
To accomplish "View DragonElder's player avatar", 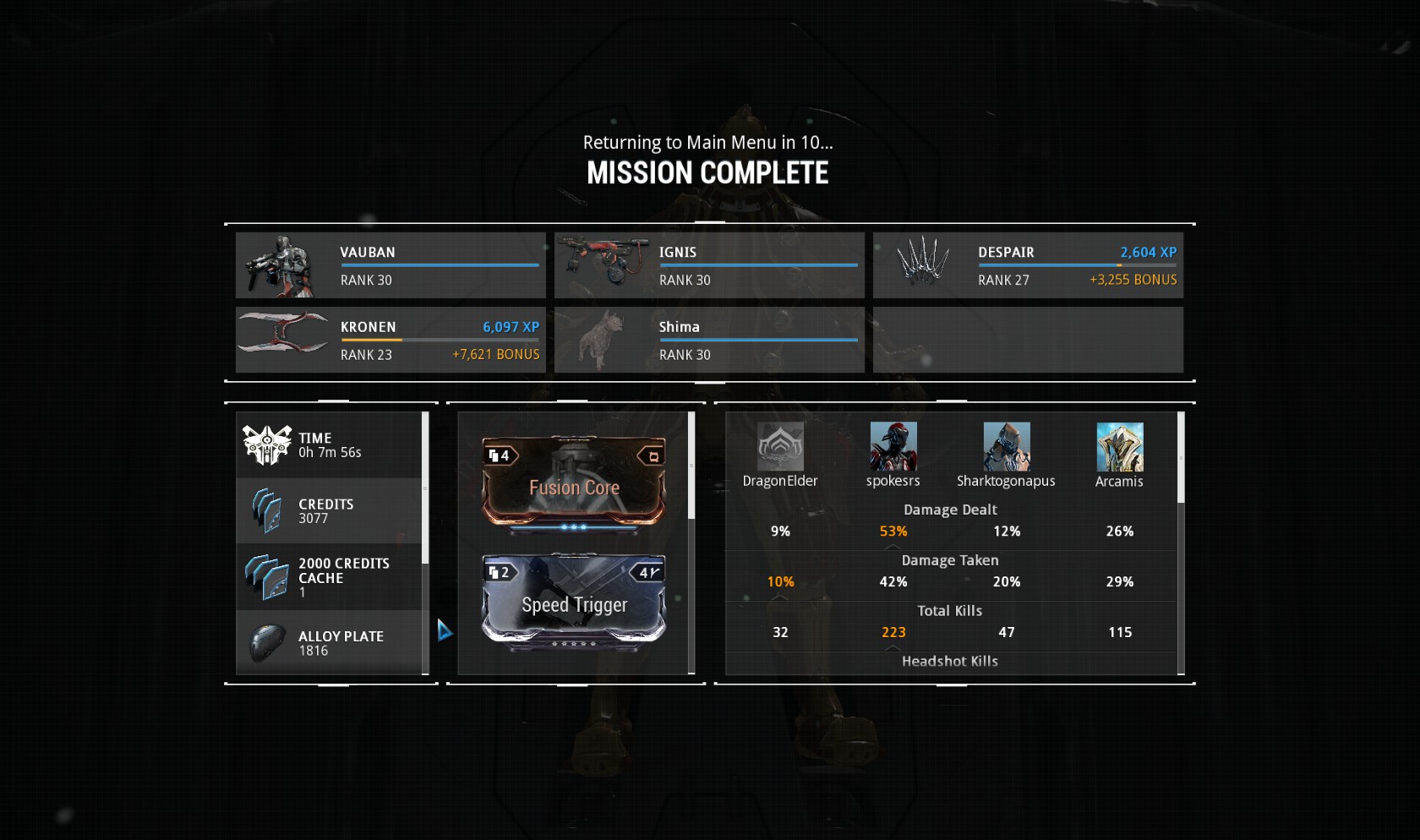I will (780, 447).
